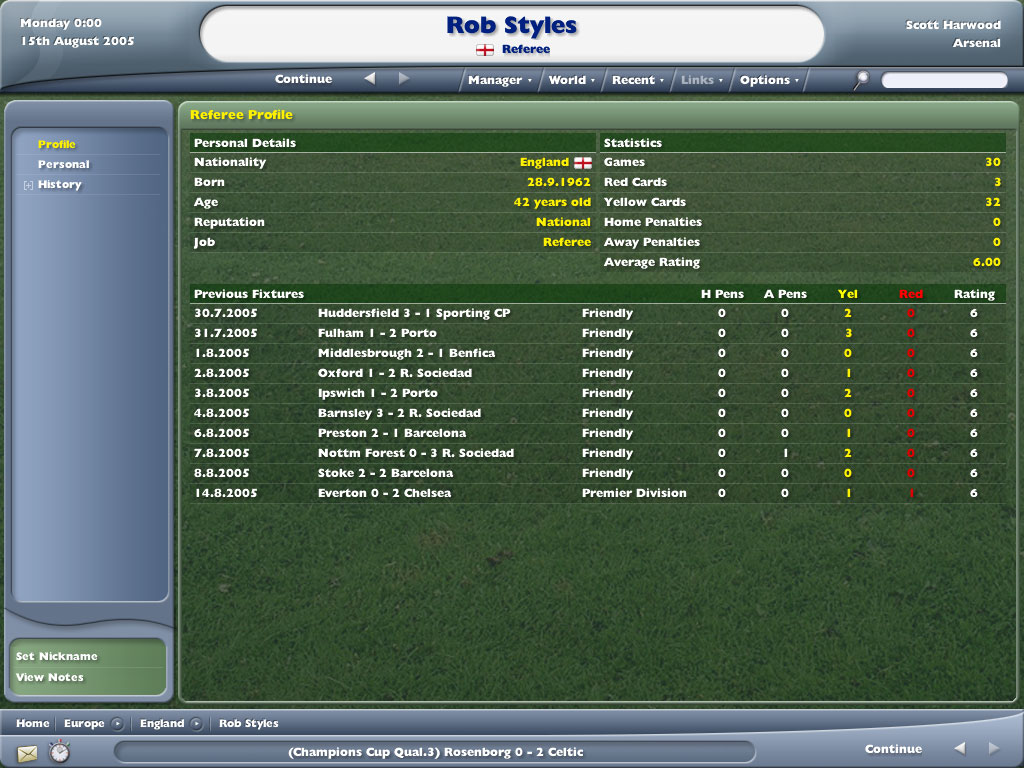
Task: Expand the History tree item
Action: pos(29,185)
